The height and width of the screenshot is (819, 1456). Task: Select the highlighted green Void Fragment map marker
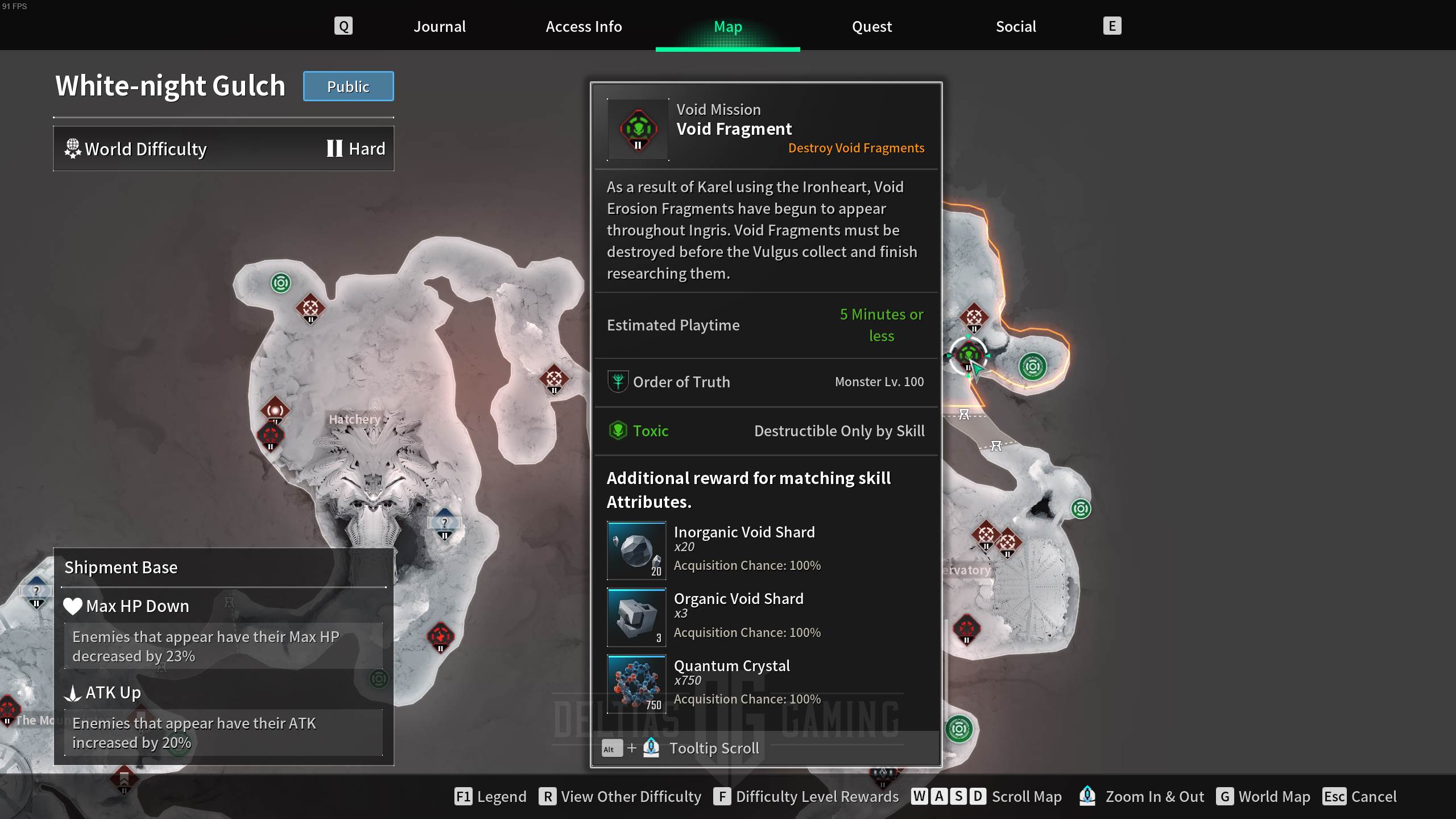click(968, 355)
